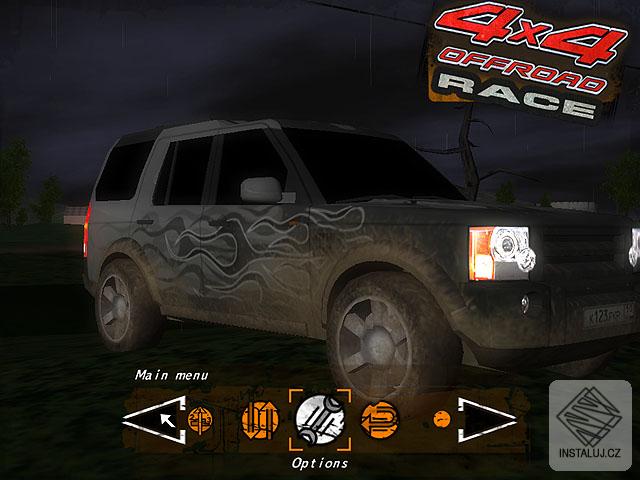The width and height of the screenshot is (640, 480).
Task: Select the orange icon left of Options
Action: coord(258,419)
